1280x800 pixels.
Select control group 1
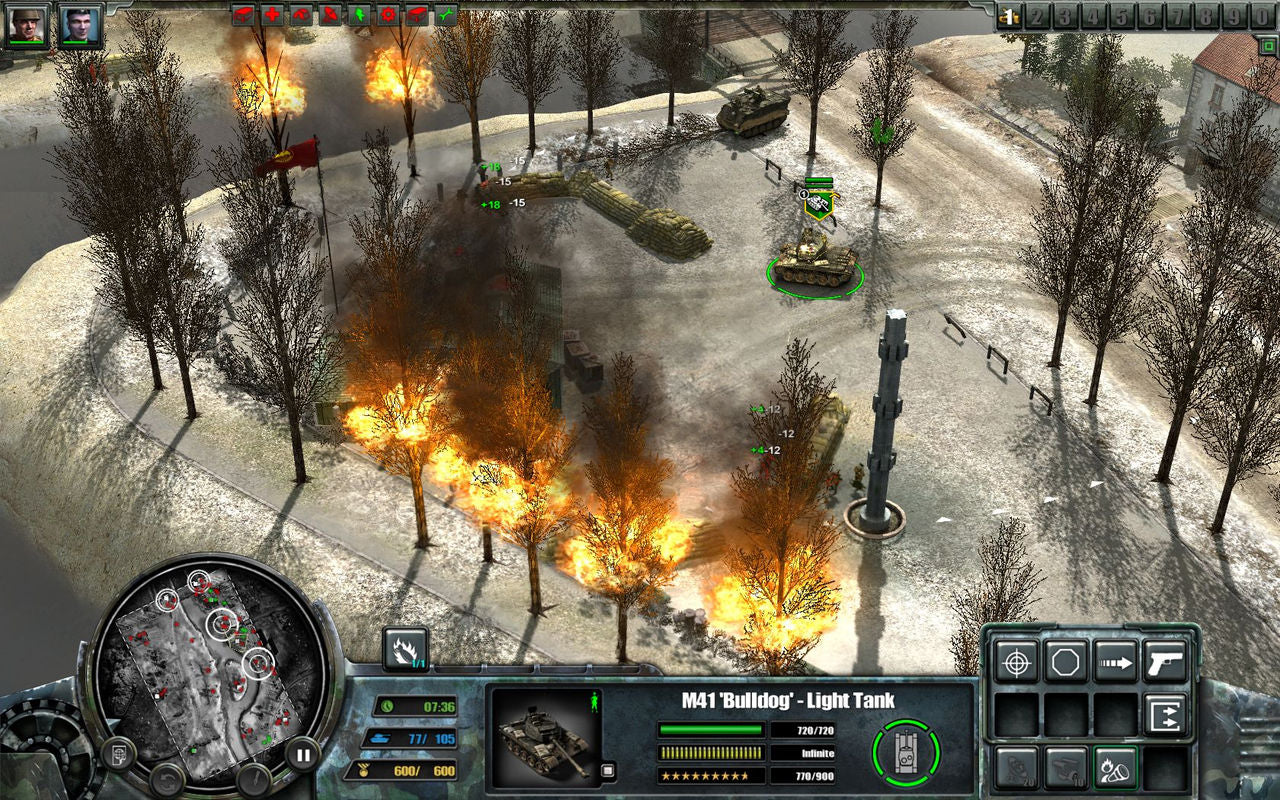(1010, 17)
